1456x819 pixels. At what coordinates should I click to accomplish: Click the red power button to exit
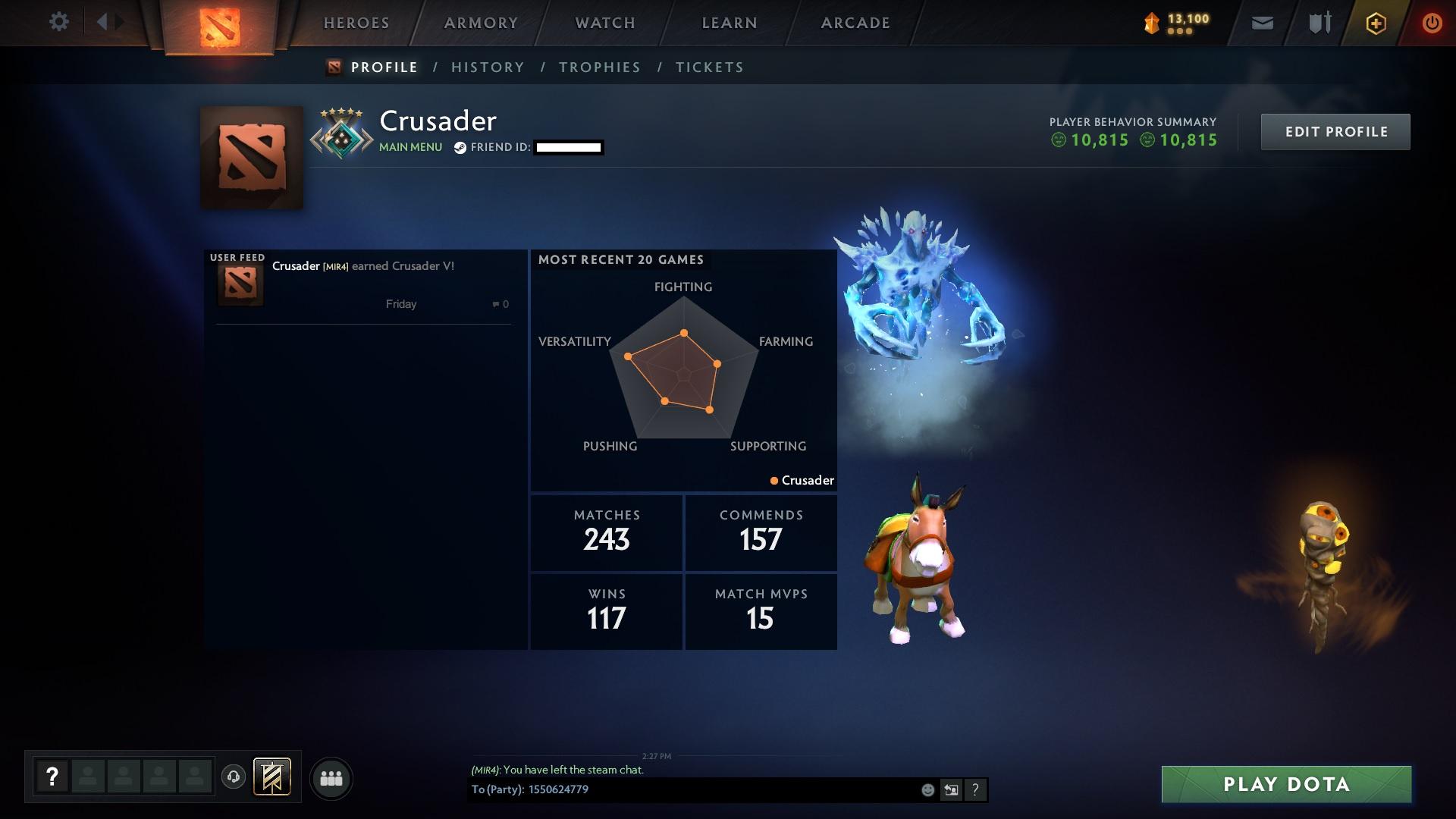pos(1432,23)
